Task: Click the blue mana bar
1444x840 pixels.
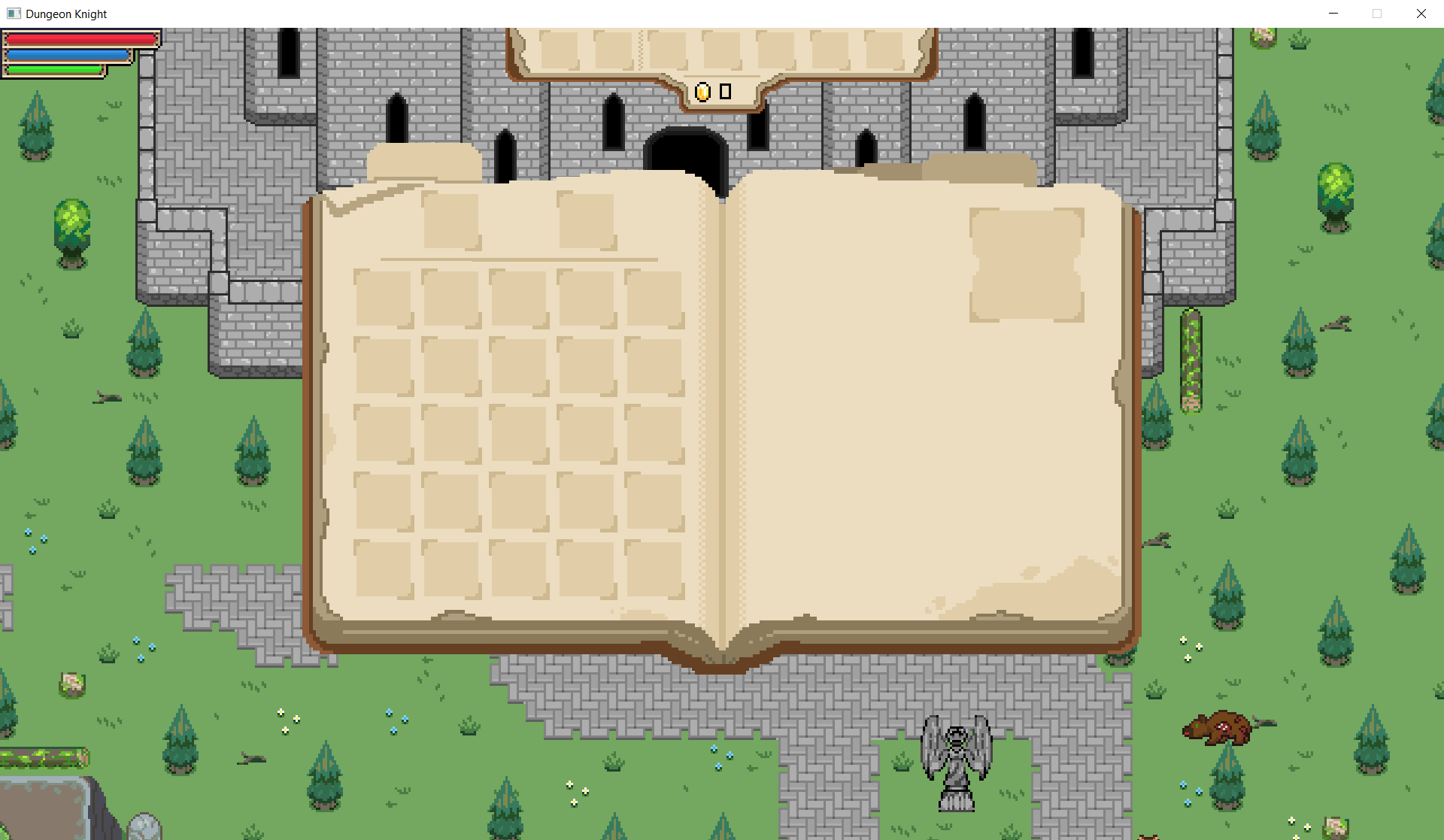Action: 68,53
